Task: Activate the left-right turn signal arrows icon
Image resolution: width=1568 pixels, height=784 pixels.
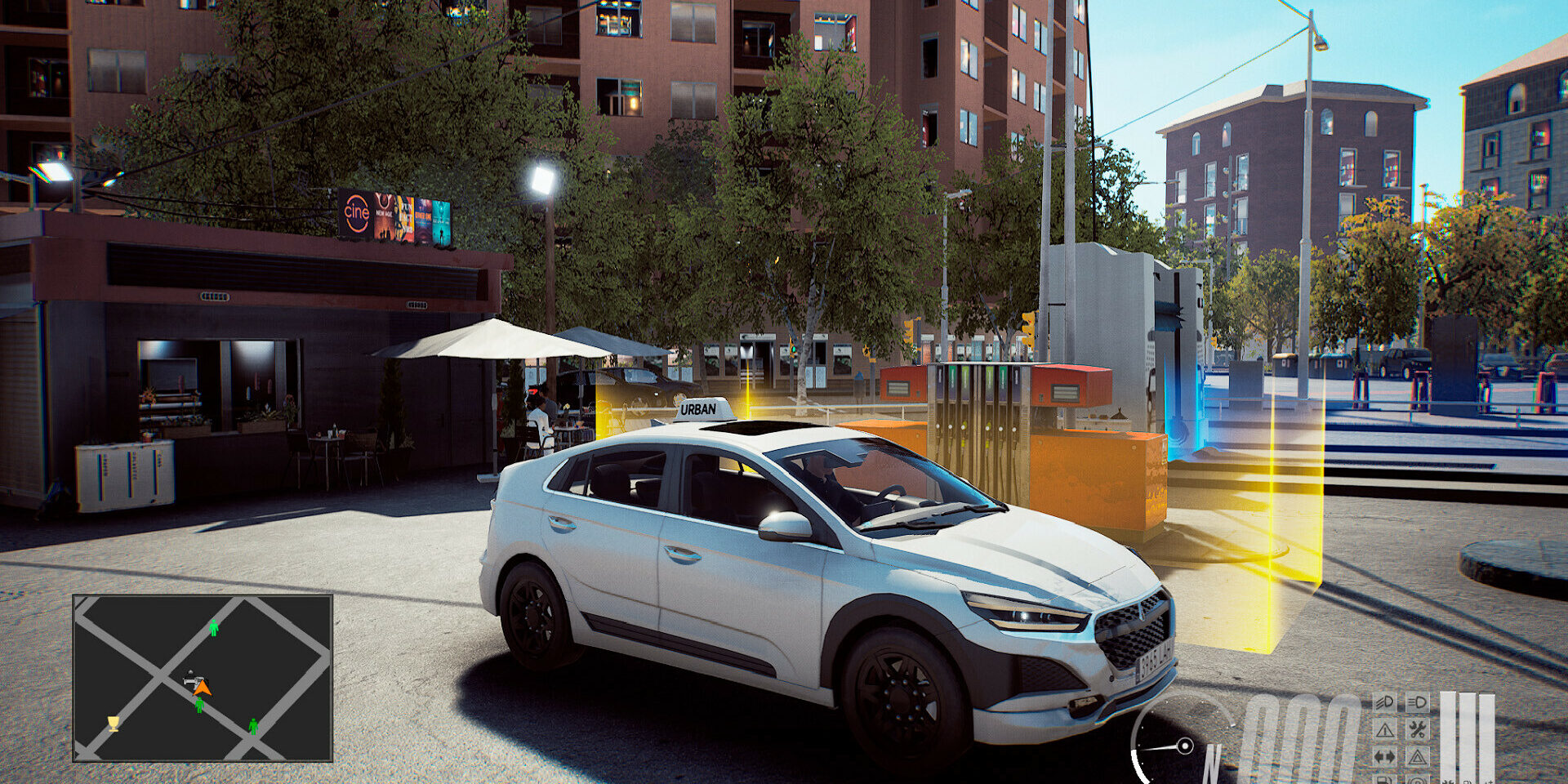Action: pyautogui.click(x=1384, y=757)
